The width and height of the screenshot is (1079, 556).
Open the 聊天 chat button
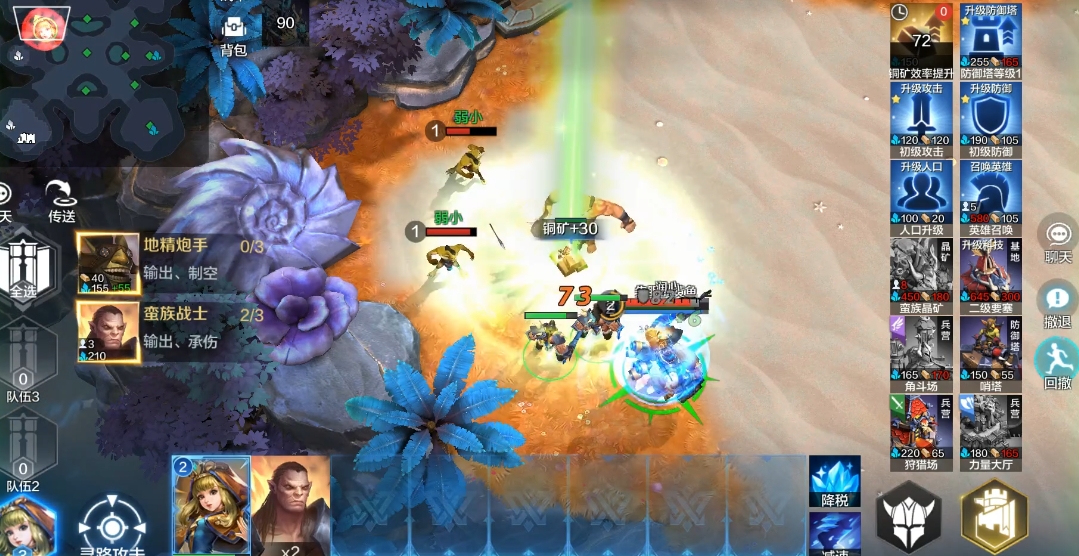coord(1057,238)
